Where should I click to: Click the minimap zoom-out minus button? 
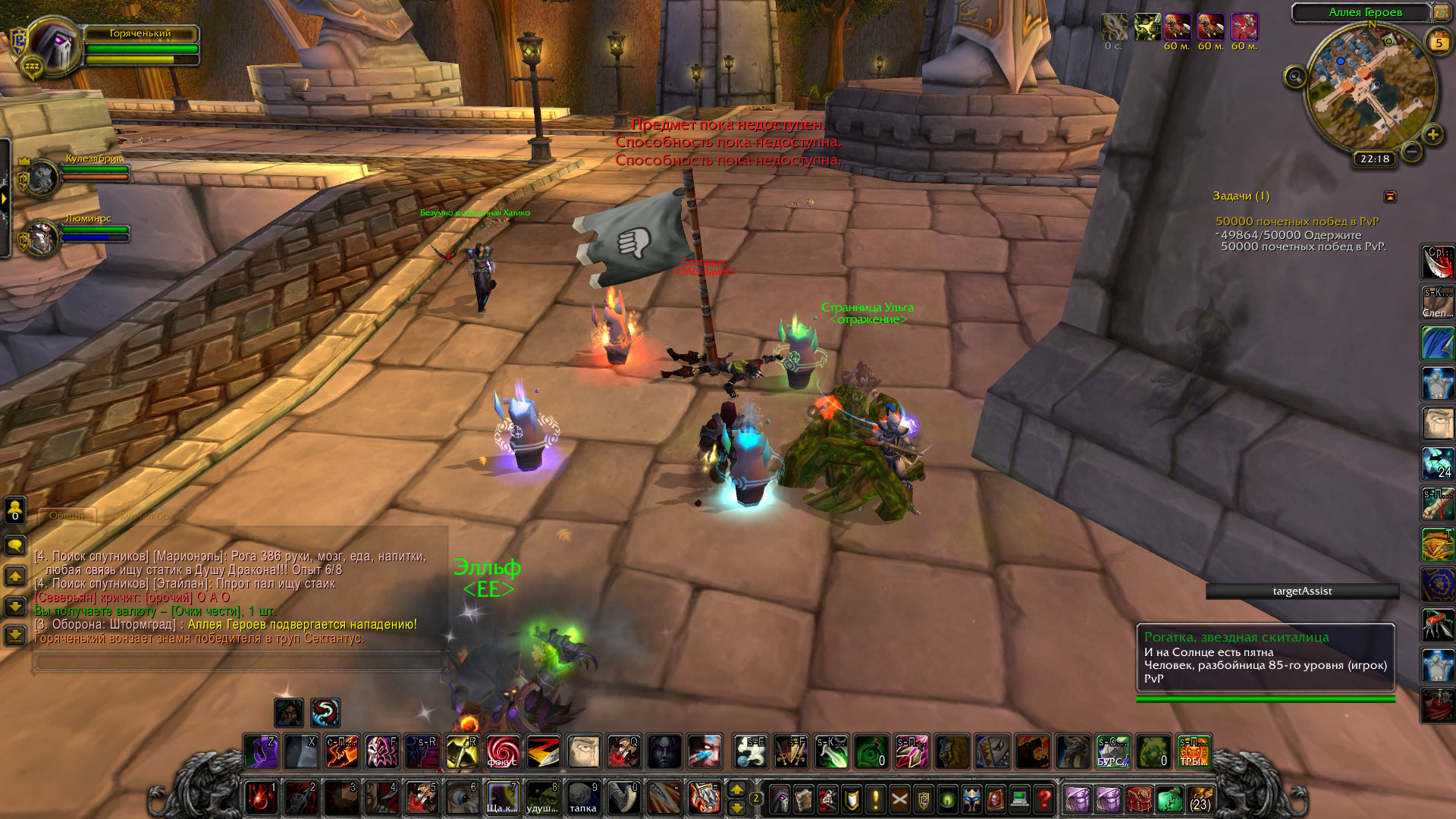[x=1411, y=152]
